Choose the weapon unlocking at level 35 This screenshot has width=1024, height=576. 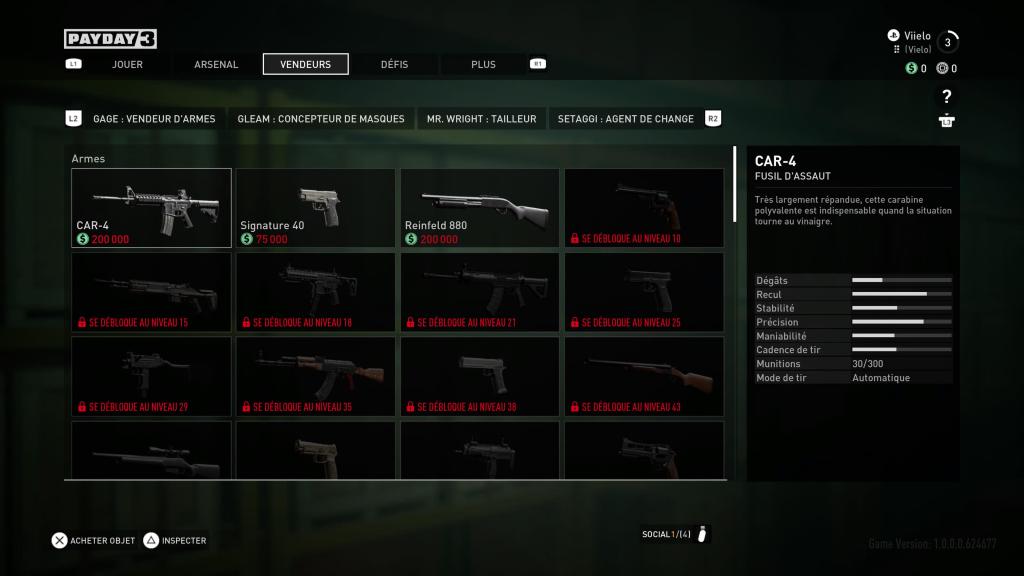[315, 375]
